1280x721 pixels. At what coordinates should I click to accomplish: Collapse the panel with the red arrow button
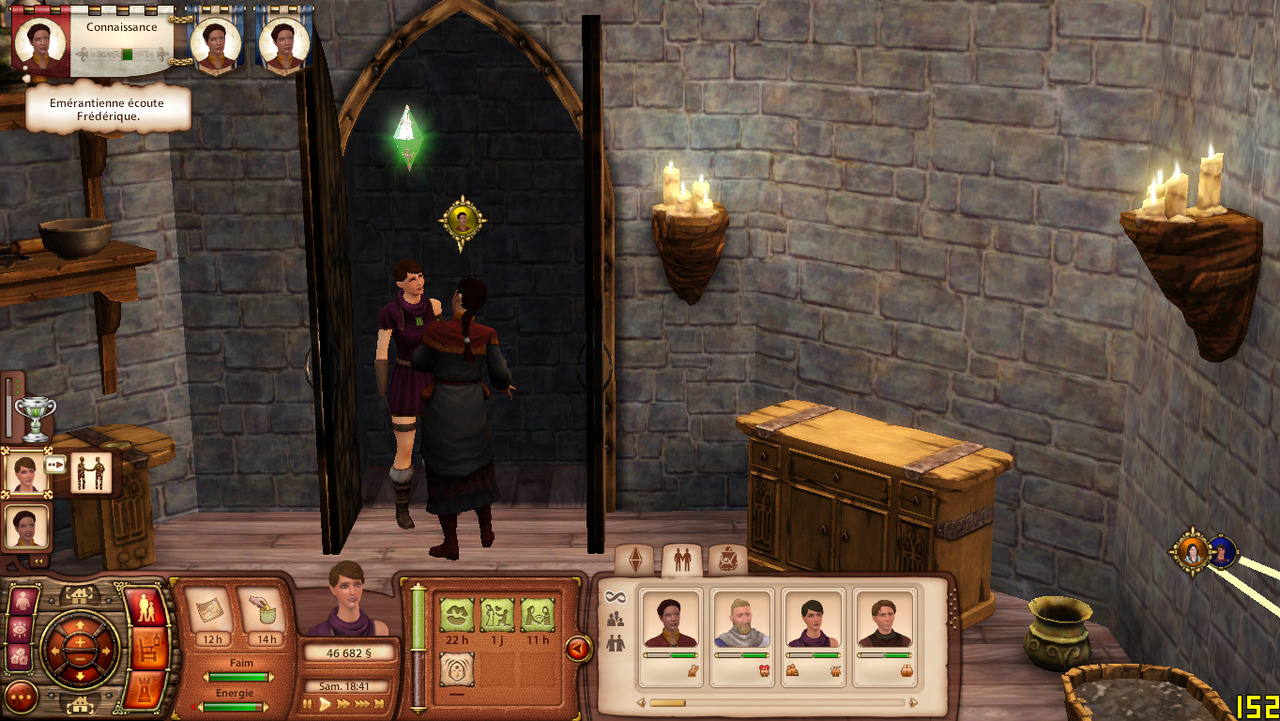(578, 649)
